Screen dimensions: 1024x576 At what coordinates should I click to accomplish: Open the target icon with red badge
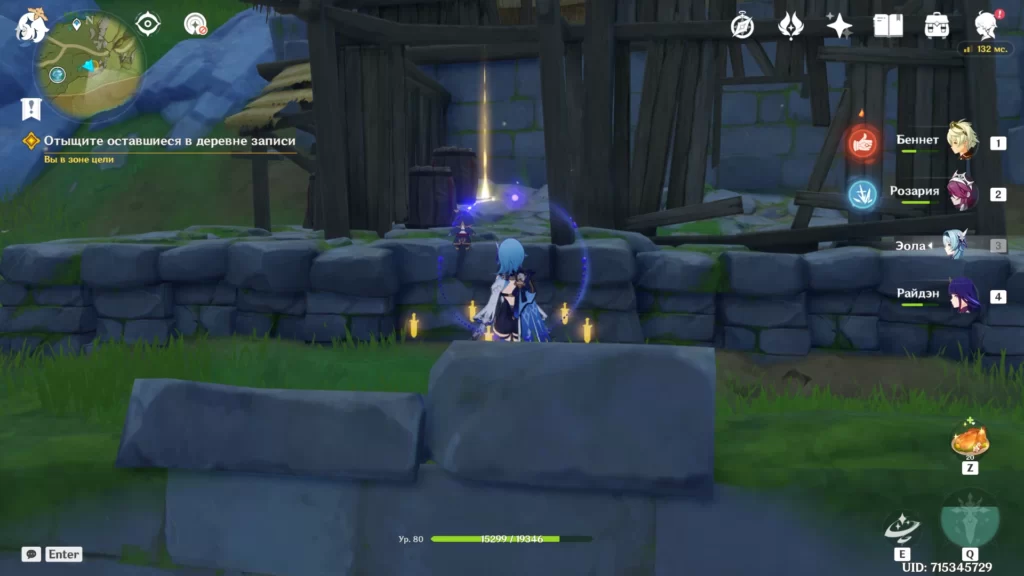(x=196, y=24)
